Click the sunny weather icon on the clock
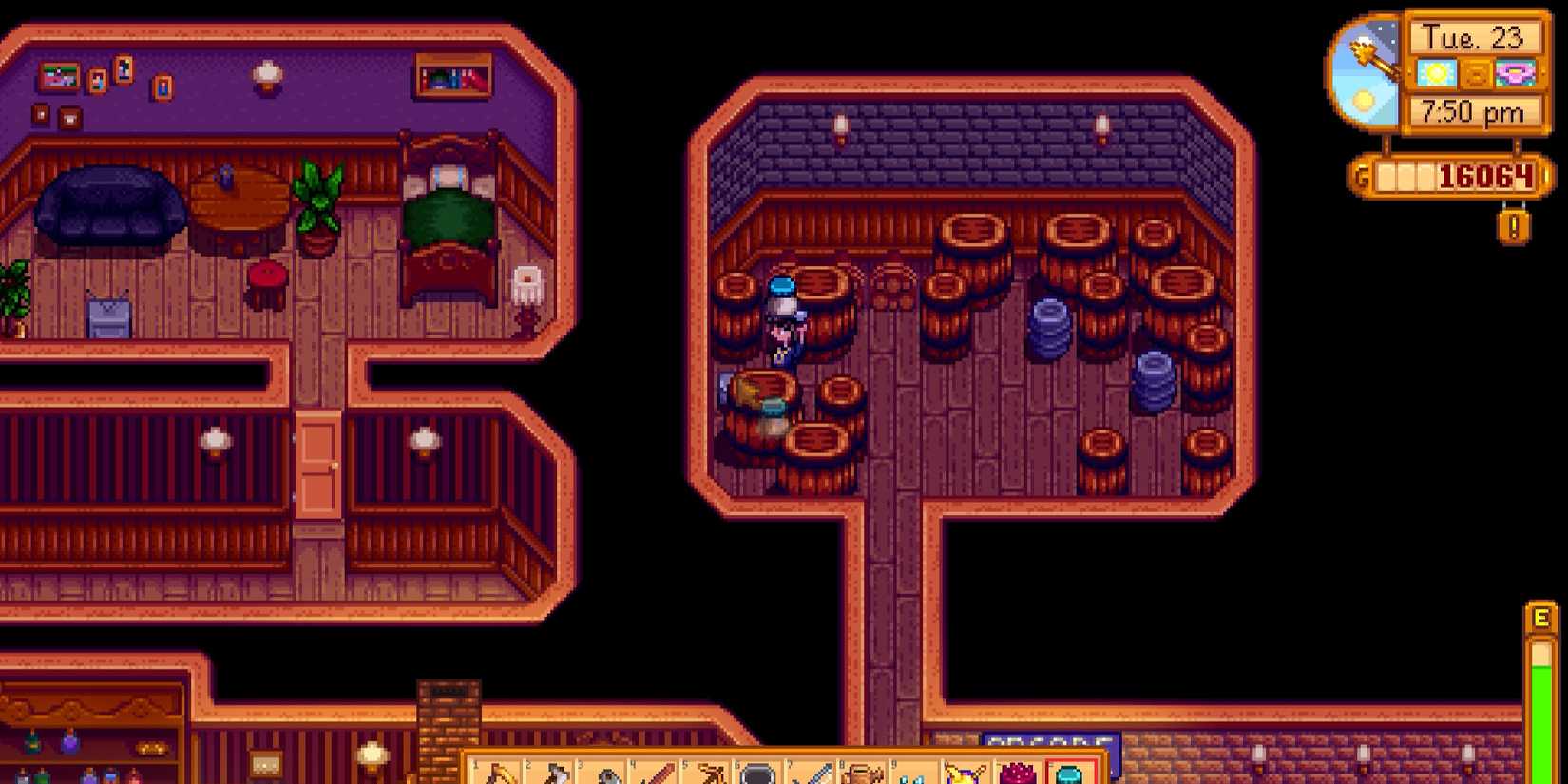 tap(1435, 73)
